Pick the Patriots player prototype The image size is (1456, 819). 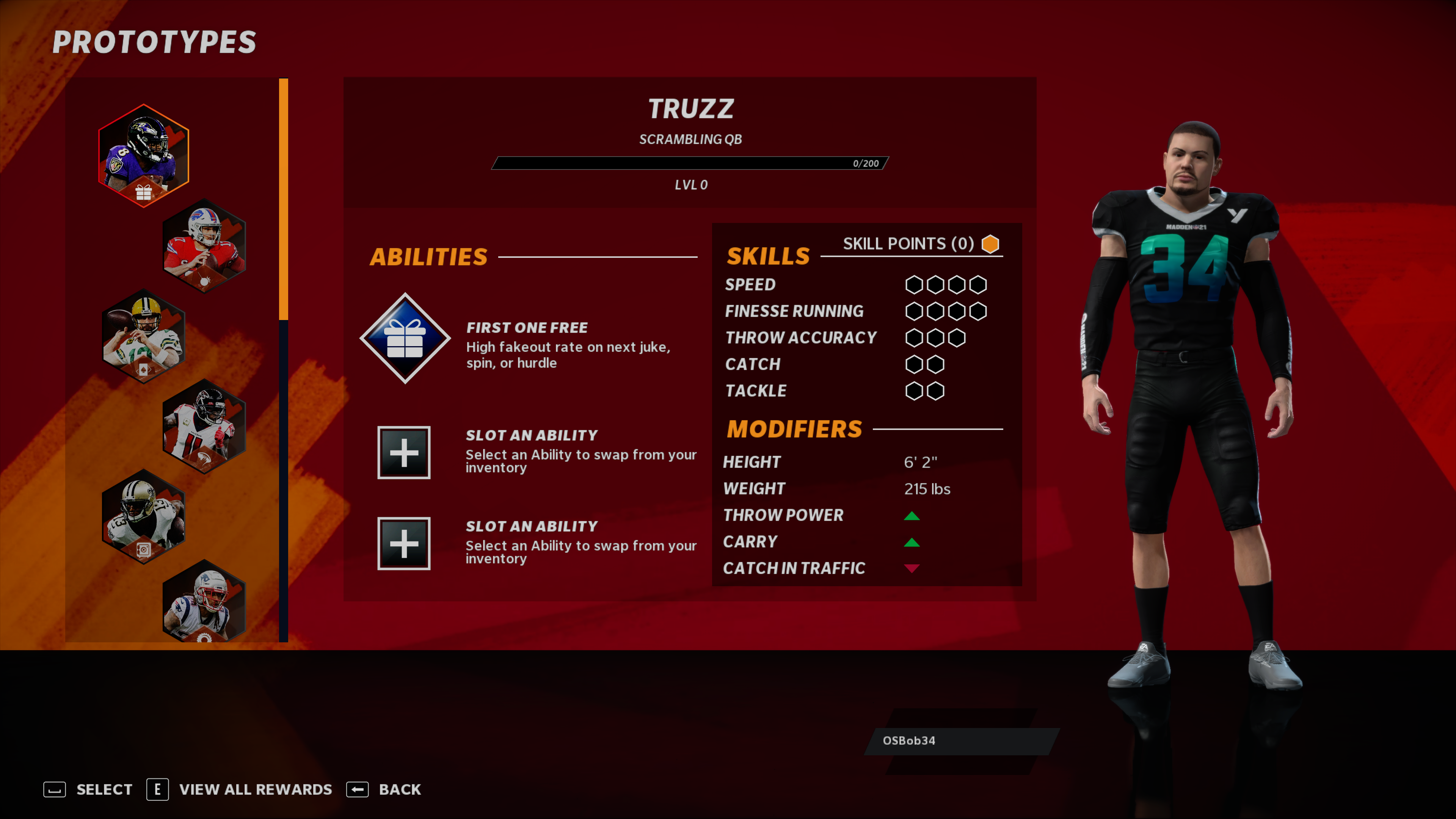(204, 602)
